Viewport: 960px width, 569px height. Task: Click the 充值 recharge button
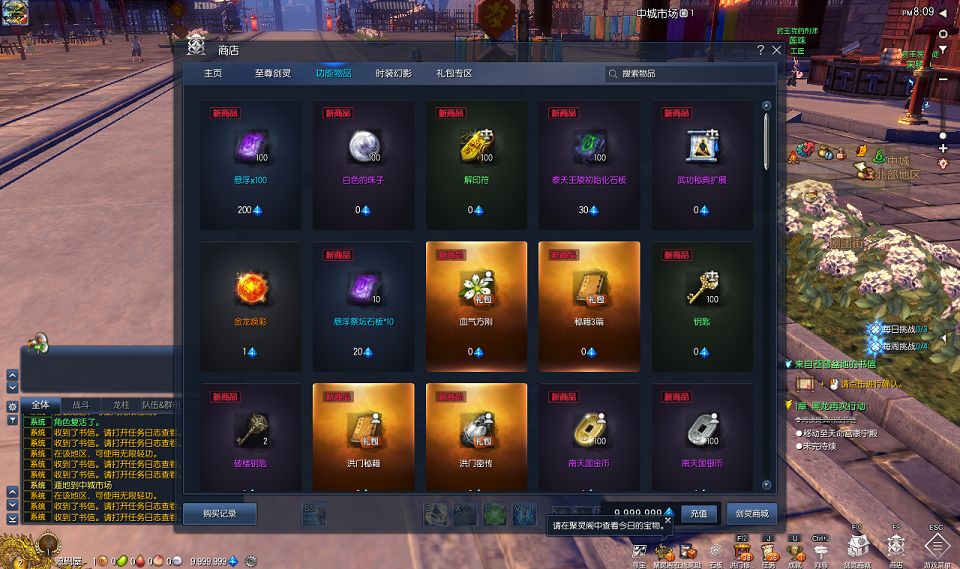699,514
